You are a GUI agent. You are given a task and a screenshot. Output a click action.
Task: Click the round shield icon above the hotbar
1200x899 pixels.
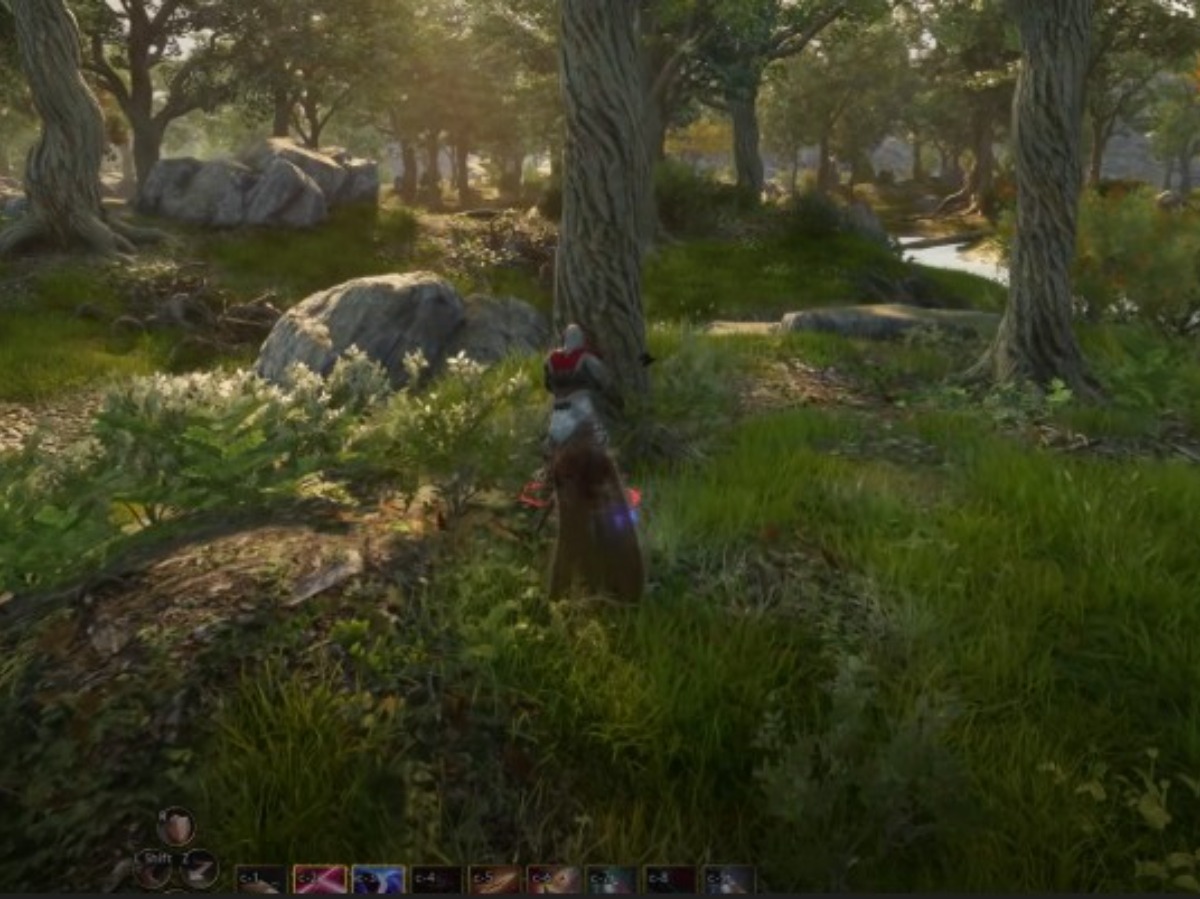[176, 826]
